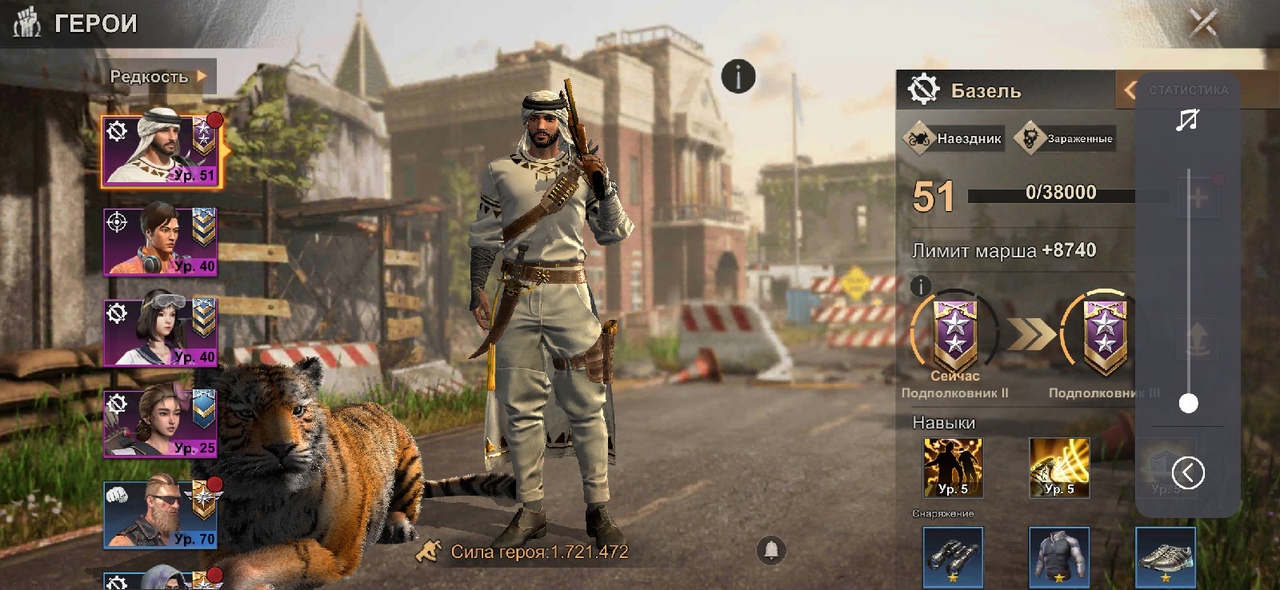
Task: Choose the level 40 hero with headphones
Action: click(160, 241)
